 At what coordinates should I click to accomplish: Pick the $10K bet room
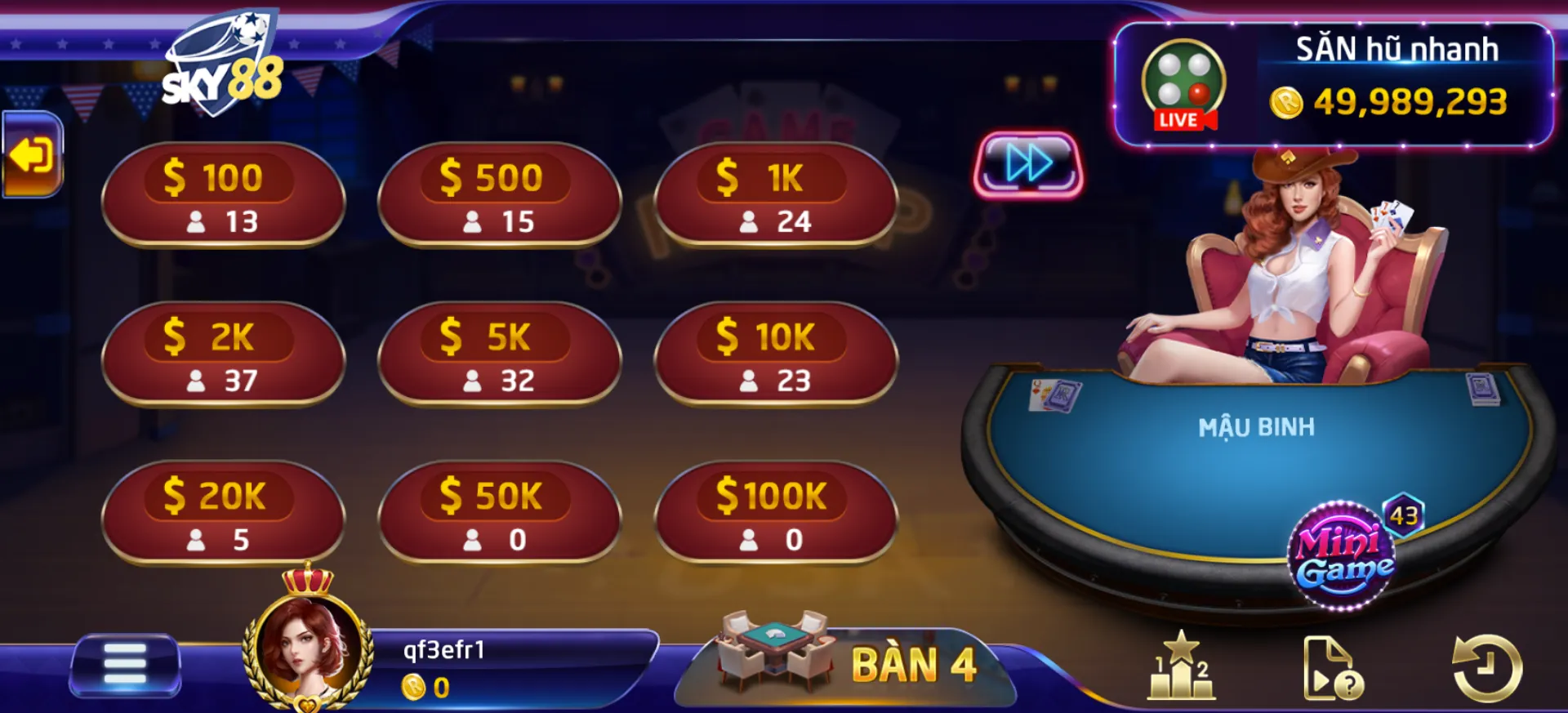[x=775, y=354]
